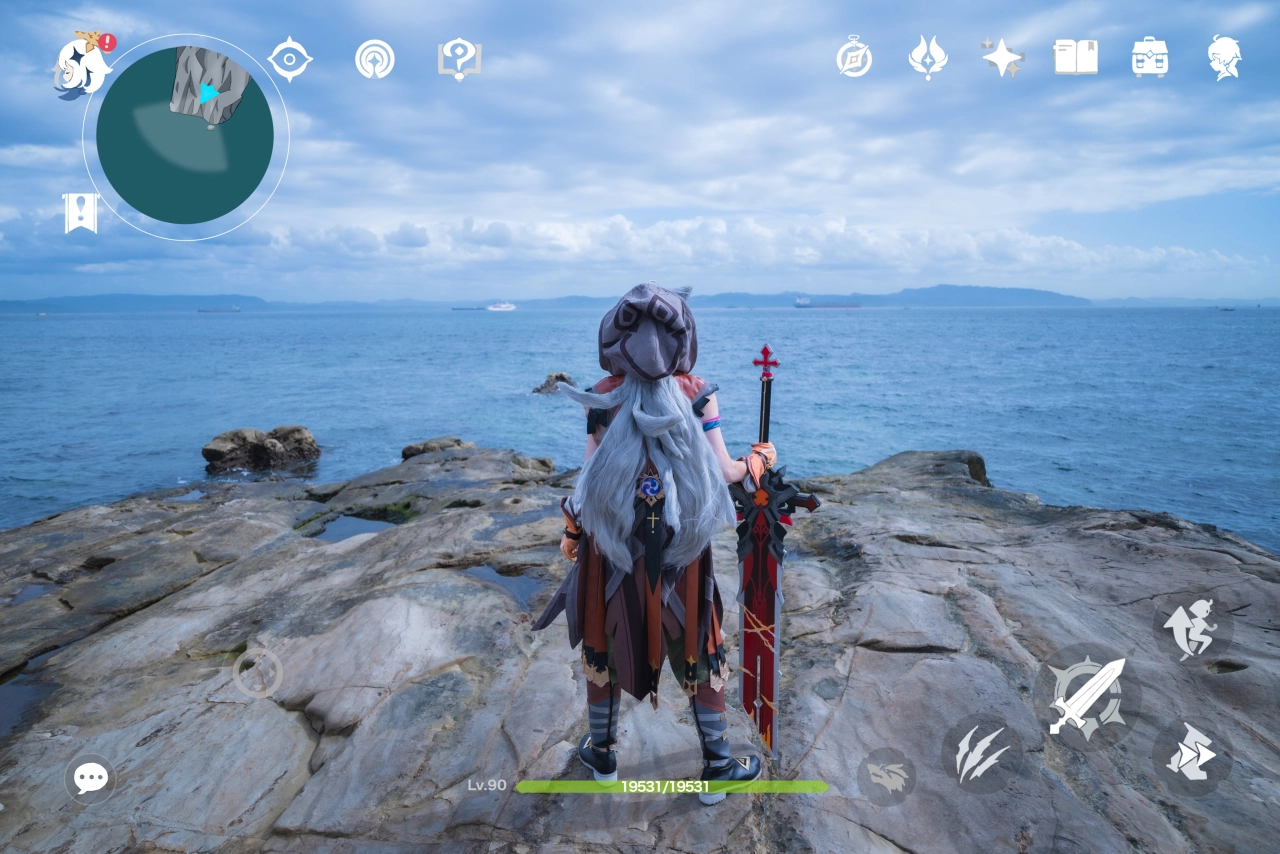This screenshot has width=1280, height=854.
Task: Activate the elemental sight eye icon
Action: point(290,59)
